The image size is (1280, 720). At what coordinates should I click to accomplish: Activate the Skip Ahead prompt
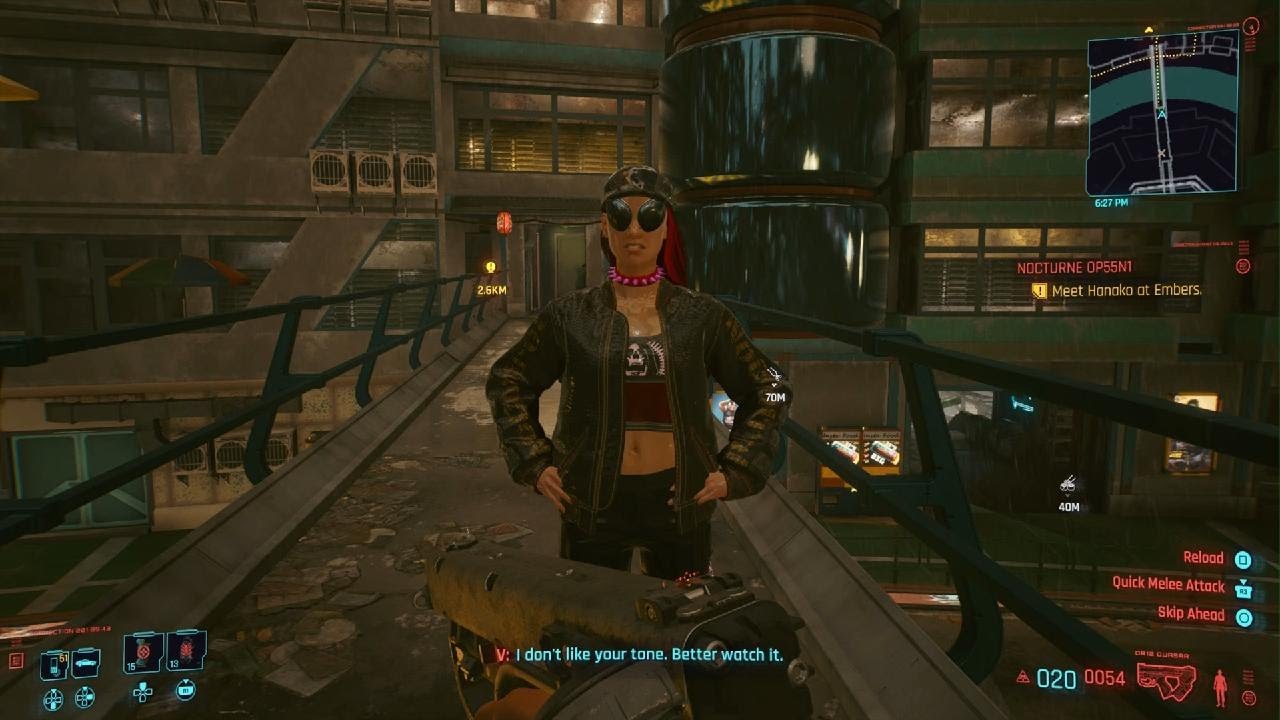1190,613
